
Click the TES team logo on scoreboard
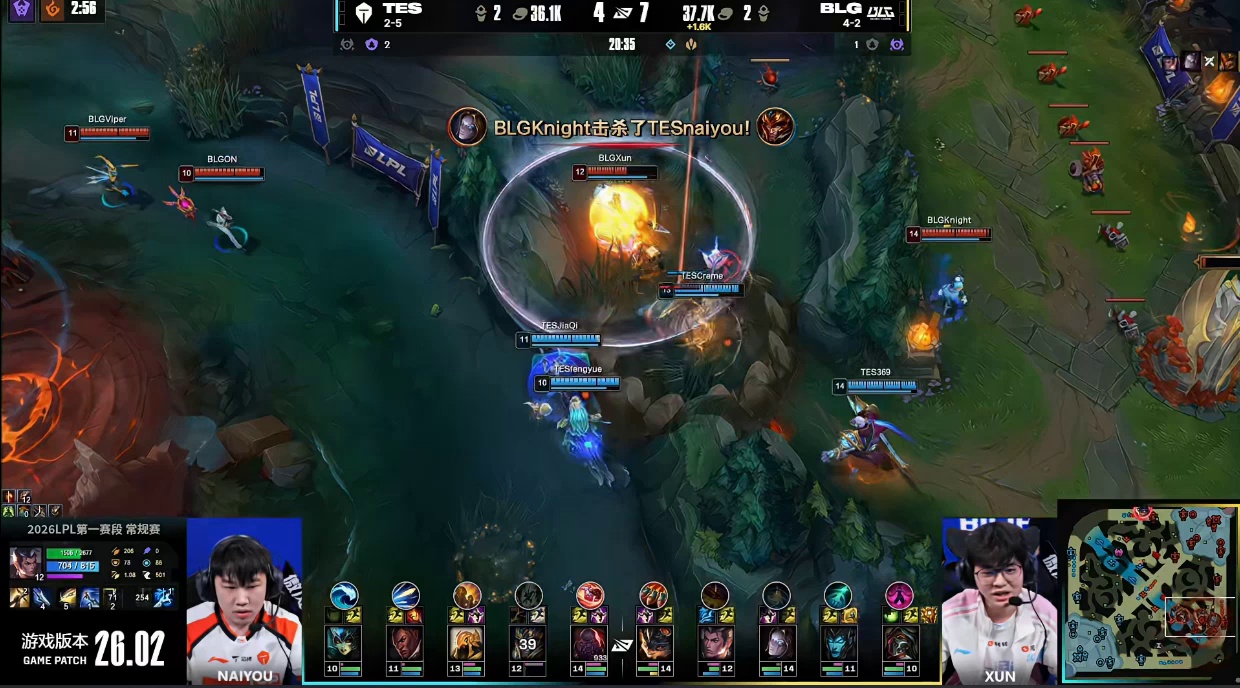pos(363,13)
